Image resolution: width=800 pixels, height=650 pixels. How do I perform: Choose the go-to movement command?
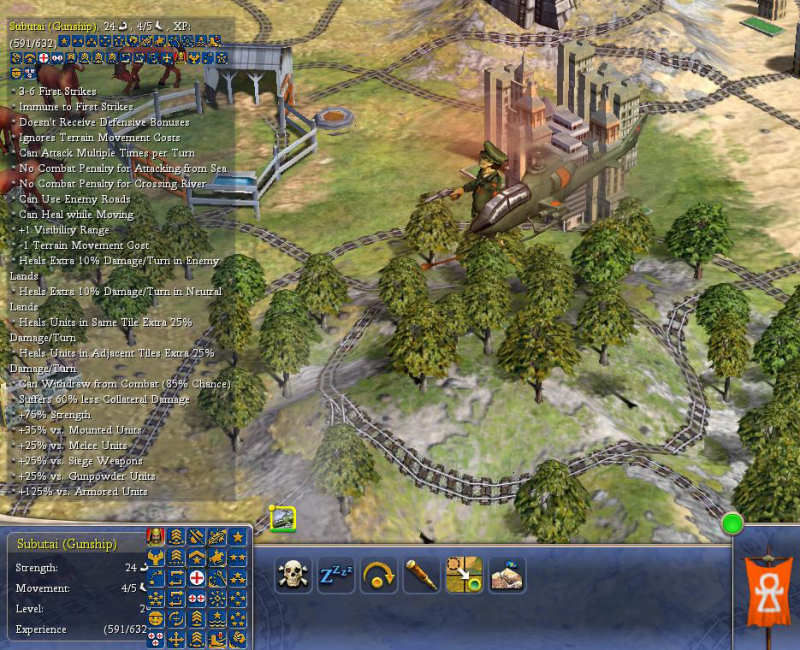point(464,575)
